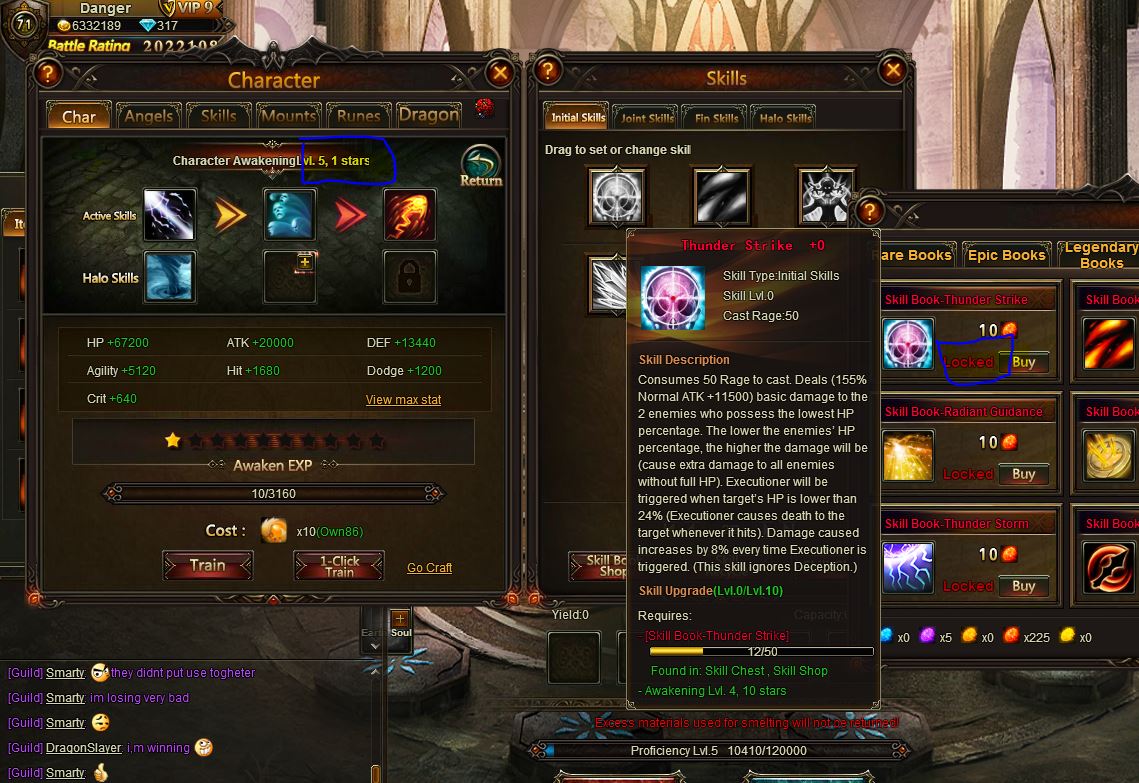Viewport: 1139px width, 783px height.
Task: Open the Mounts tab
Action: tap(288, 116)
